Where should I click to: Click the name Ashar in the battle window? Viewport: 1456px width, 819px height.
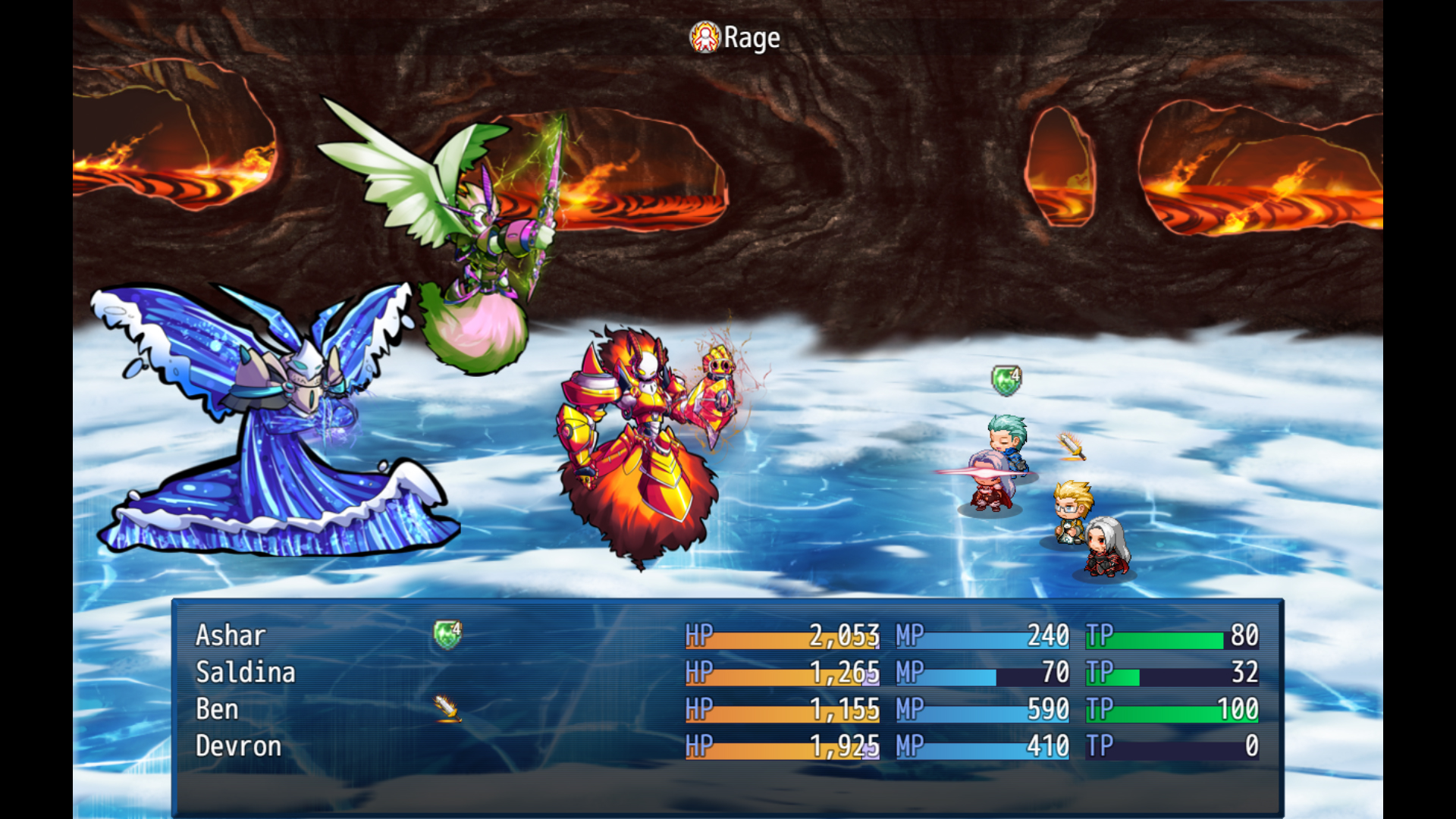pyautogui.click(x=231, y=635)
